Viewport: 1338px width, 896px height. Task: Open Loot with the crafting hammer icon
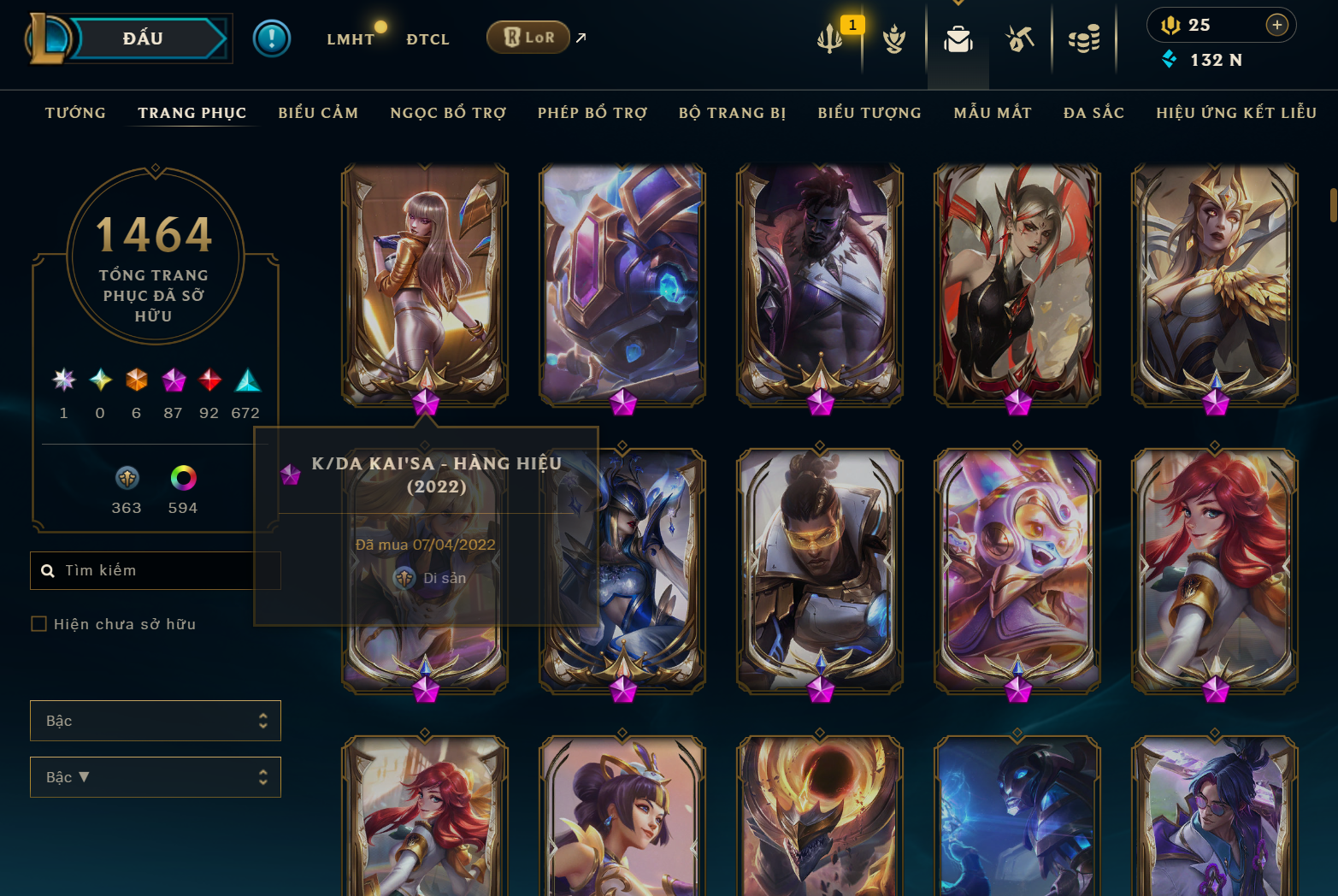(1021, 38)
